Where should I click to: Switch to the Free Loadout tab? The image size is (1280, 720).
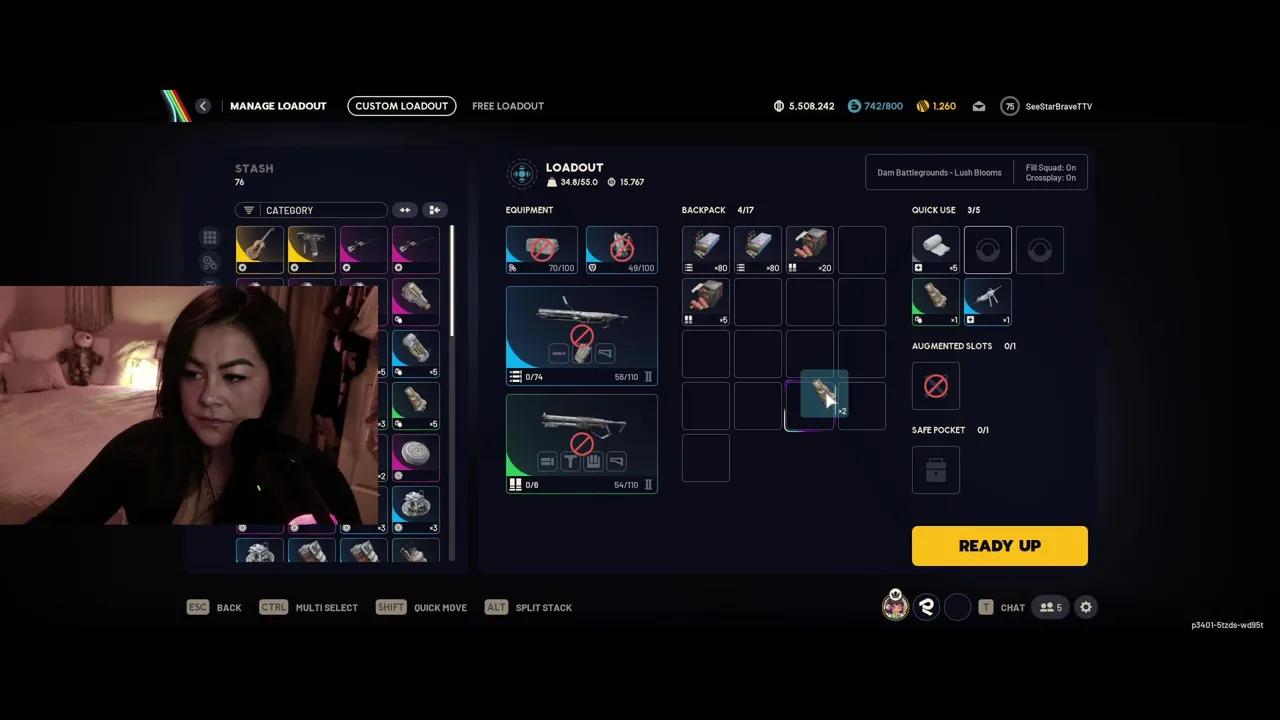(x=508, y=106)
